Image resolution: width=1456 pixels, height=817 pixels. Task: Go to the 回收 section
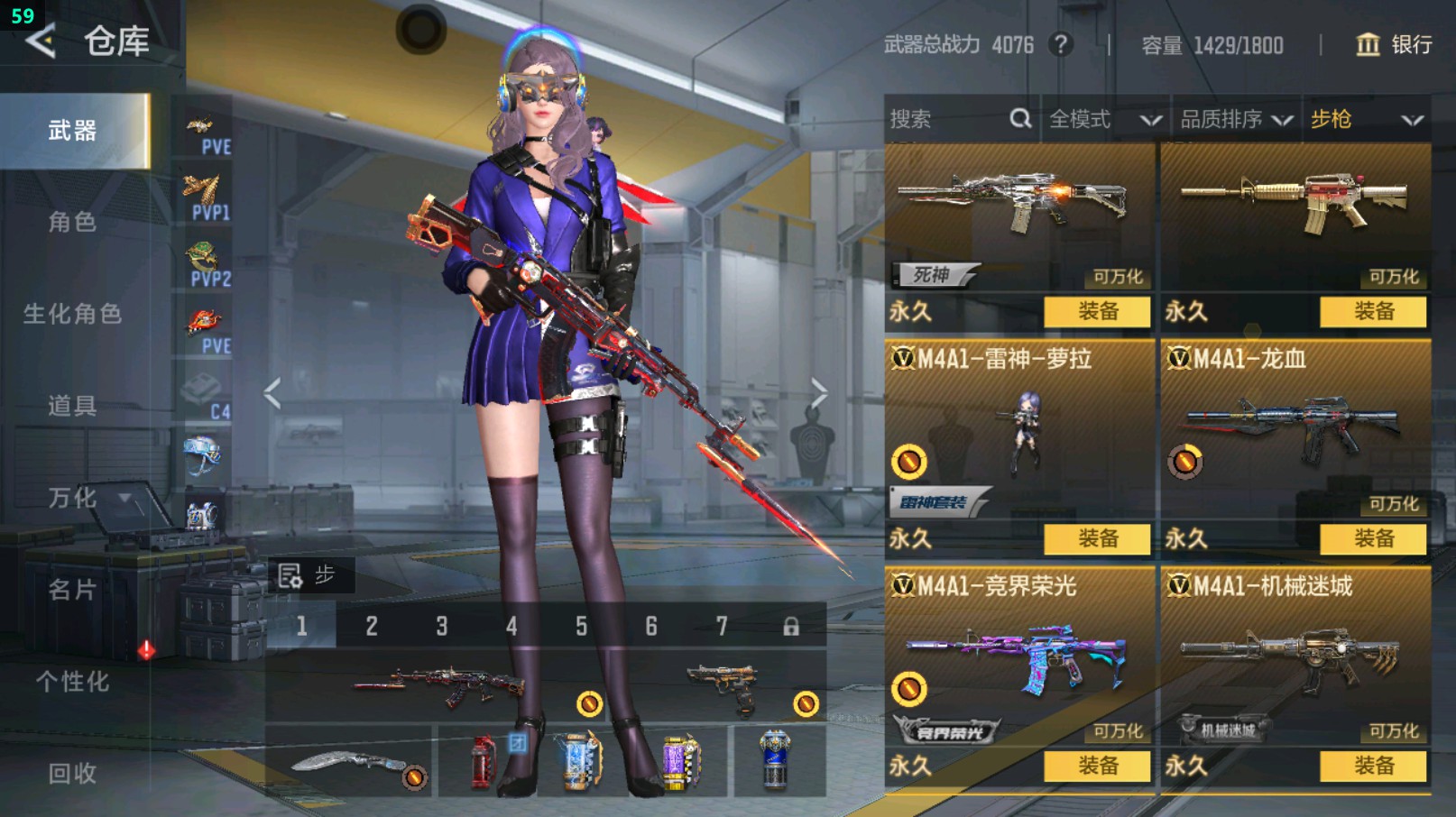(x=72, y=773)
